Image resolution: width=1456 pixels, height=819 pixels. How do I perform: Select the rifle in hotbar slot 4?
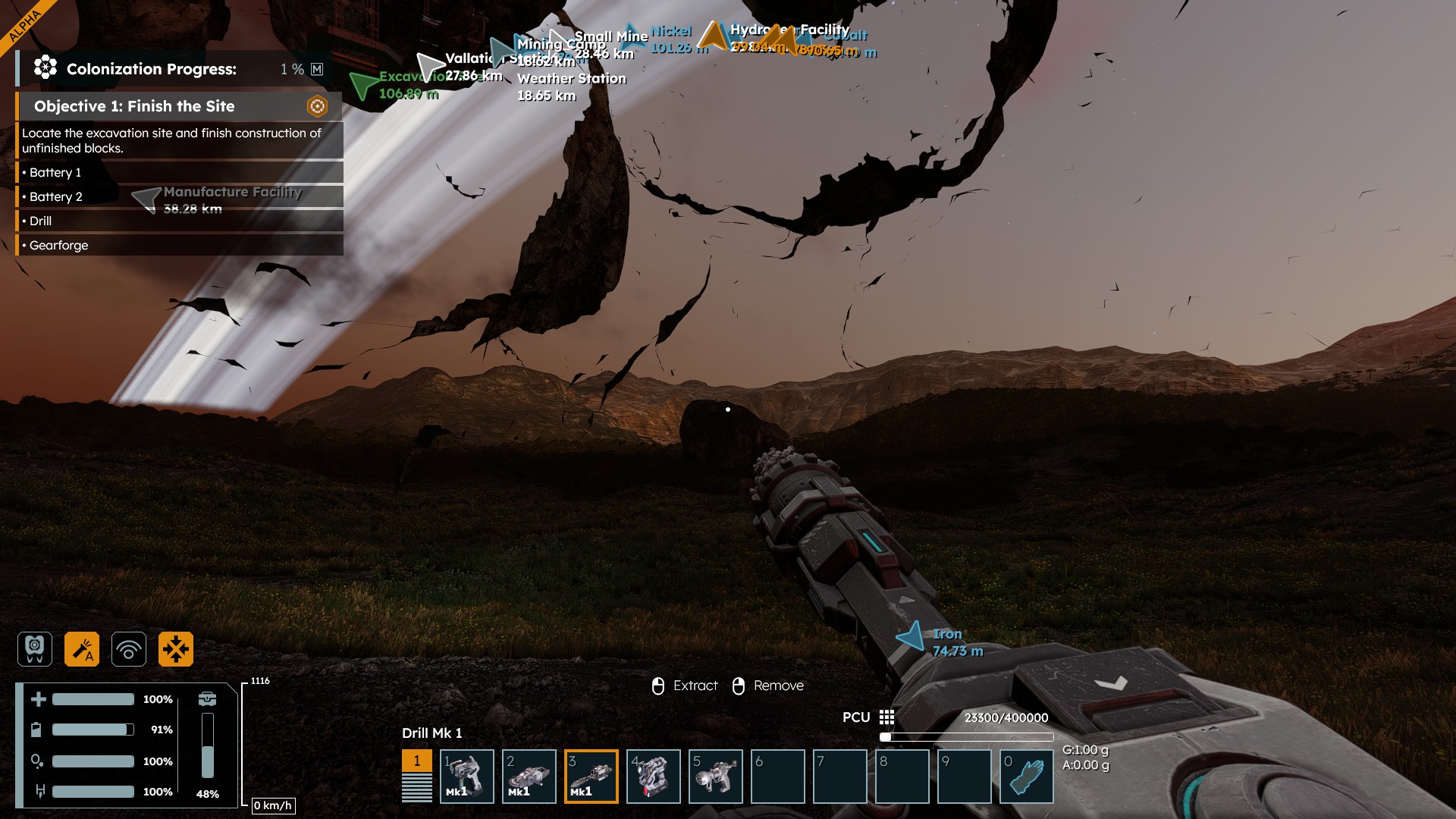click(654, 776)
